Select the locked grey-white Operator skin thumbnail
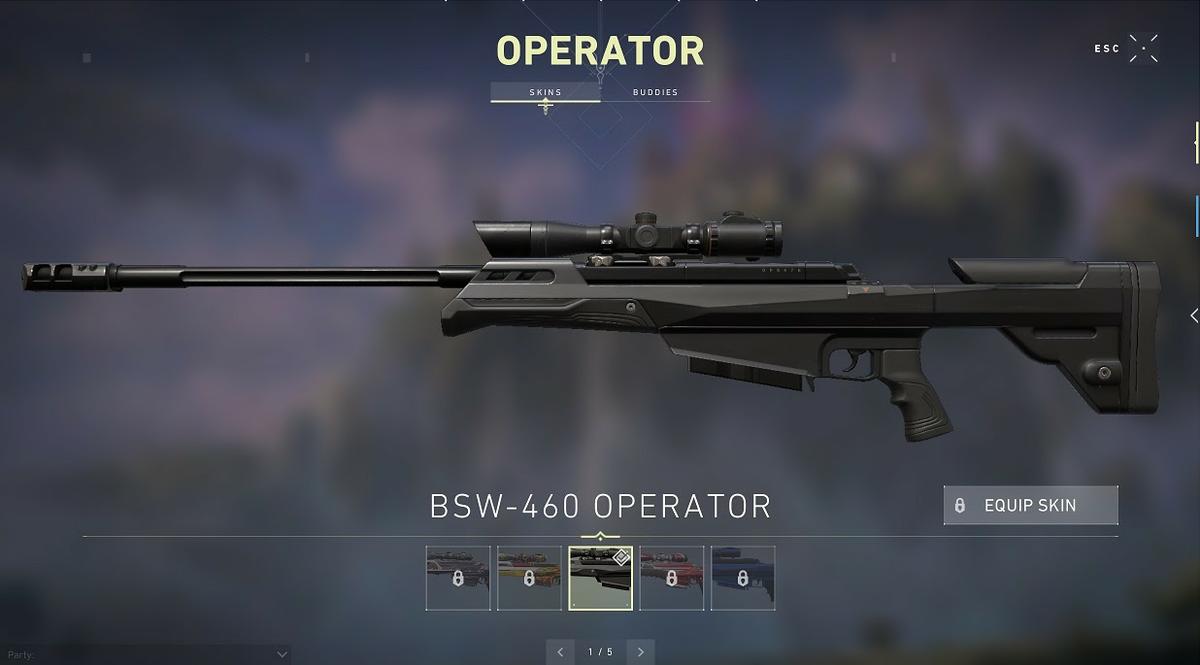Viewport: 1200px width, 665px height. [458, 578]
